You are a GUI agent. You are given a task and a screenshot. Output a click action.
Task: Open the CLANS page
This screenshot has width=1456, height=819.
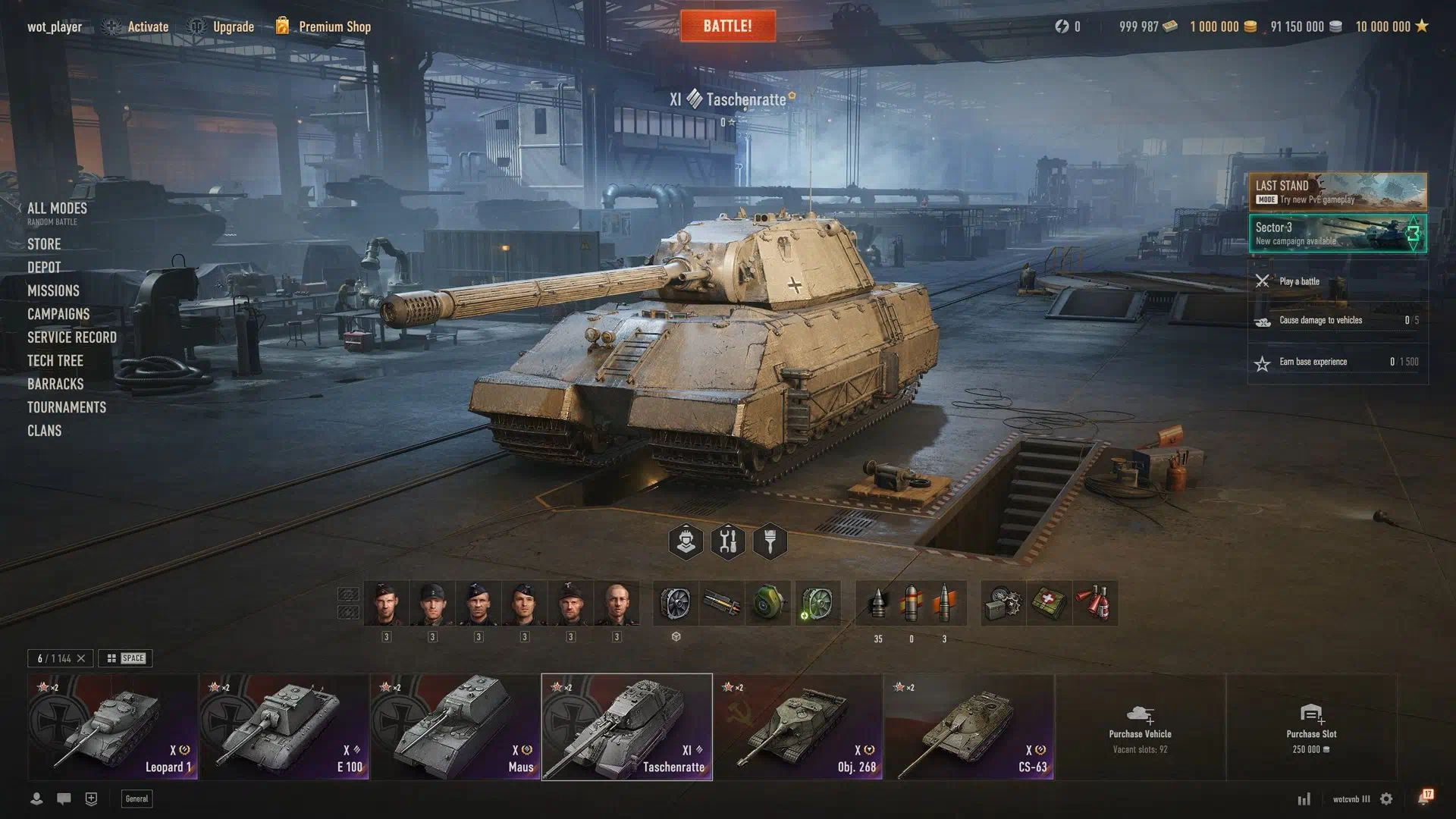[x=45, y=431]
